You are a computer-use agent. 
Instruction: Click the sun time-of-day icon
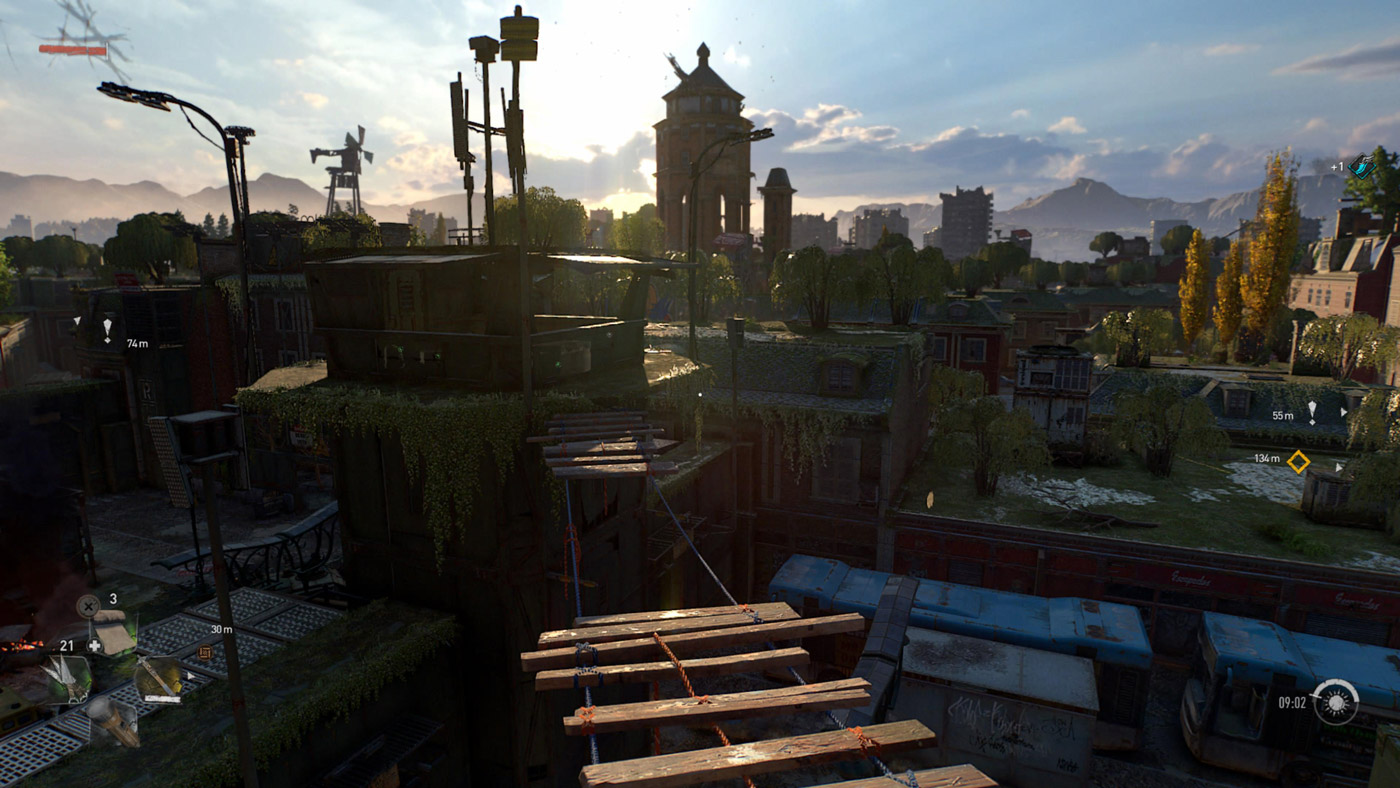[x=1335, y=702]
